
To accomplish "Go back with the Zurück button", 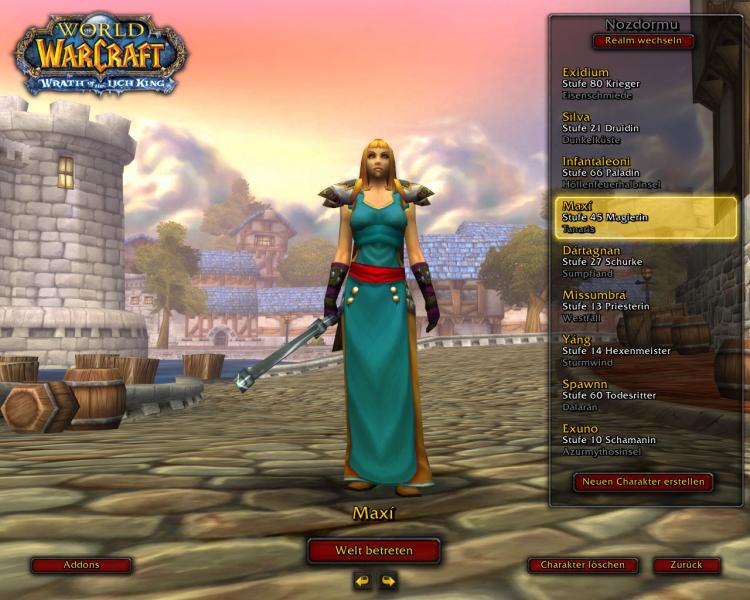I will pyautogui.click(x=686, y=565).
